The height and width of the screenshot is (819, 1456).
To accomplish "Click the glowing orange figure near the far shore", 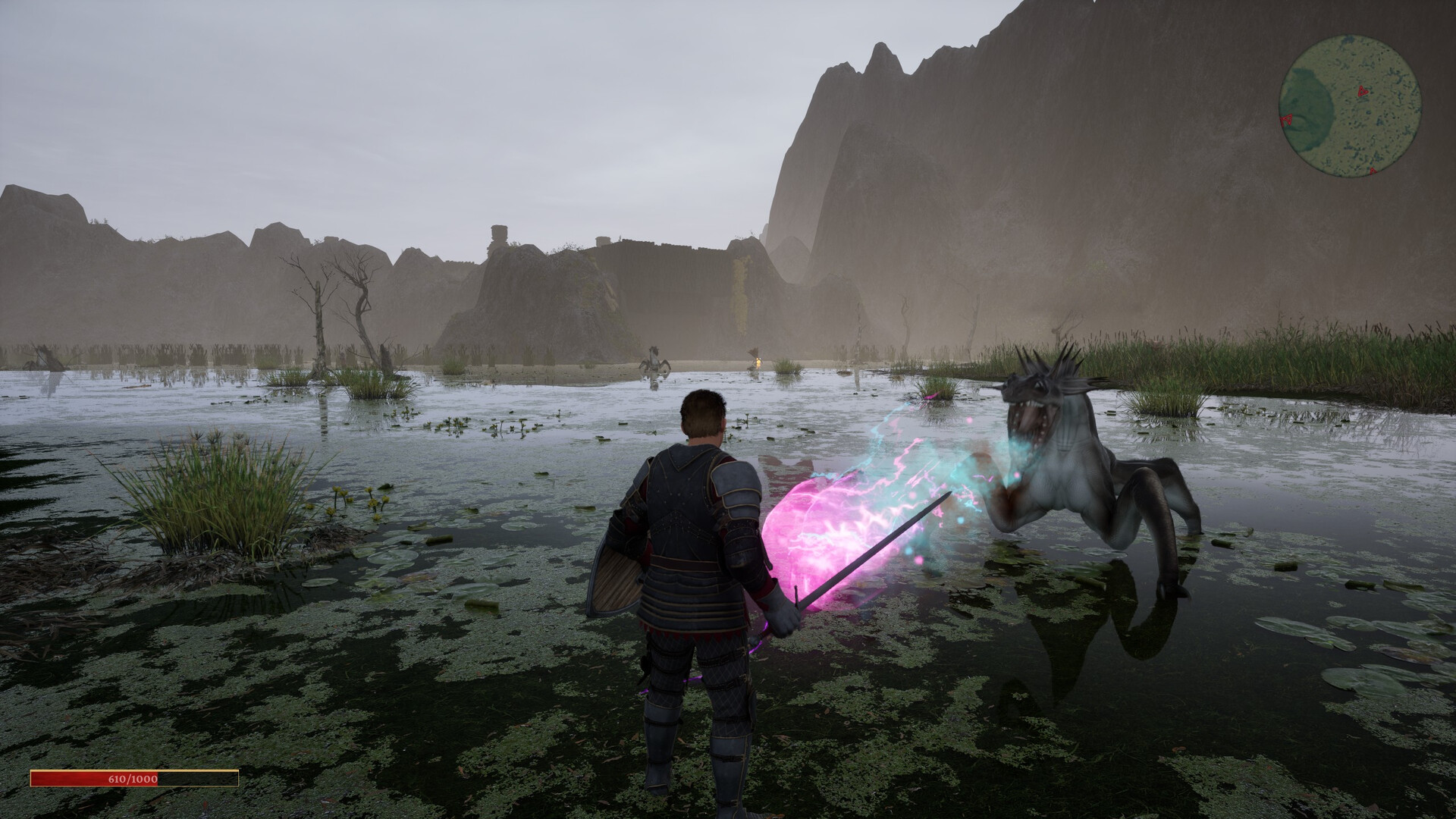I will tap(758, 362).
